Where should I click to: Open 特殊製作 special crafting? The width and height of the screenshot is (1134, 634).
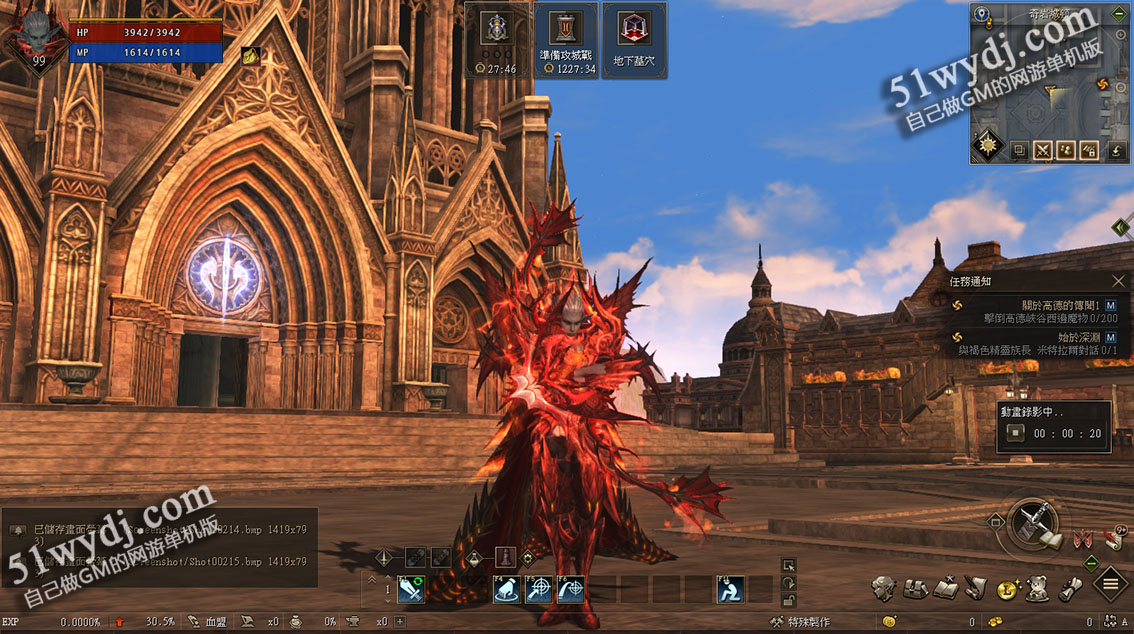click(x=800, y=622)
